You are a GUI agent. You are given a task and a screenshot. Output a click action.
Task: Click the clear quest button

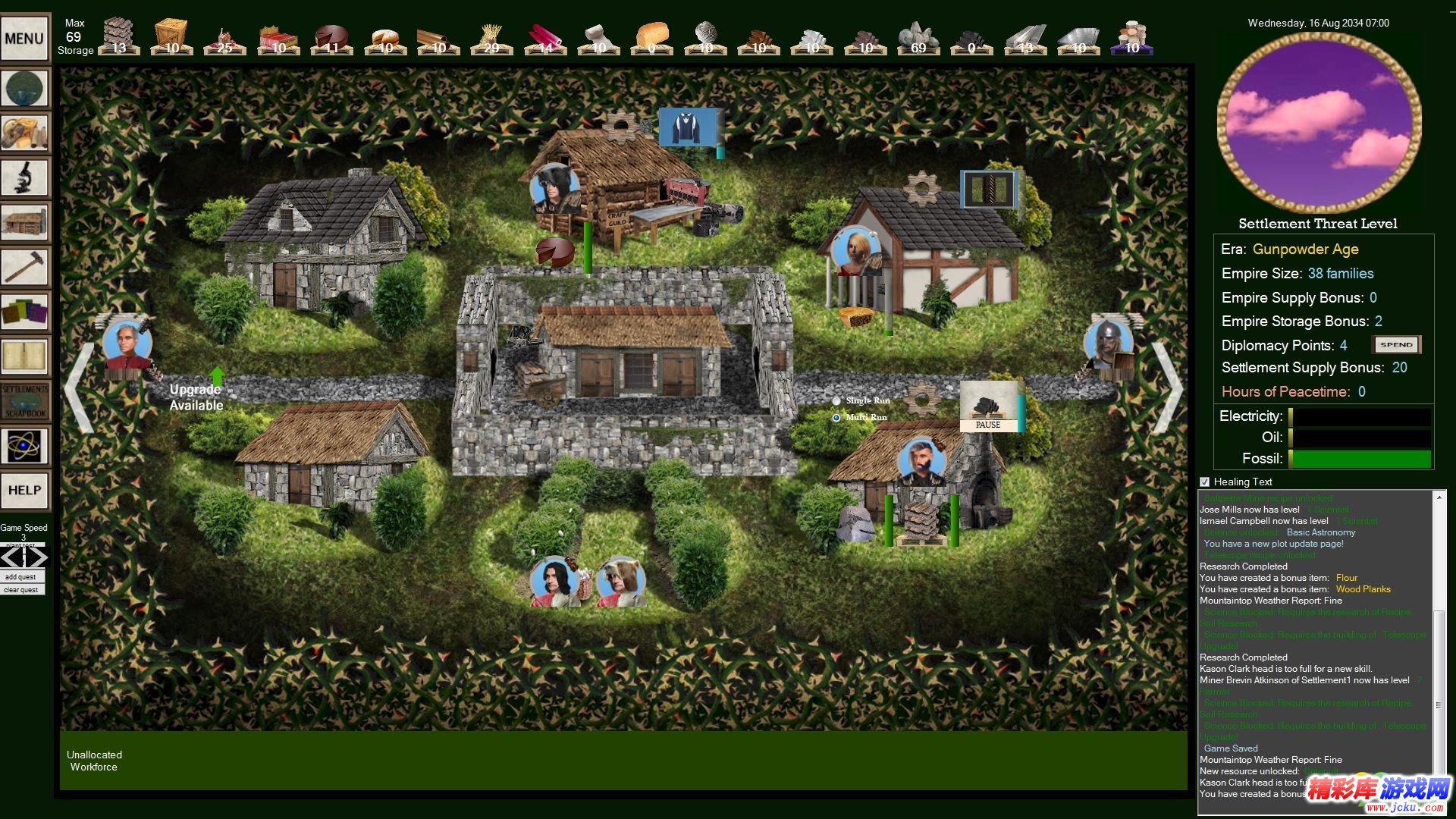pos(21,590)
